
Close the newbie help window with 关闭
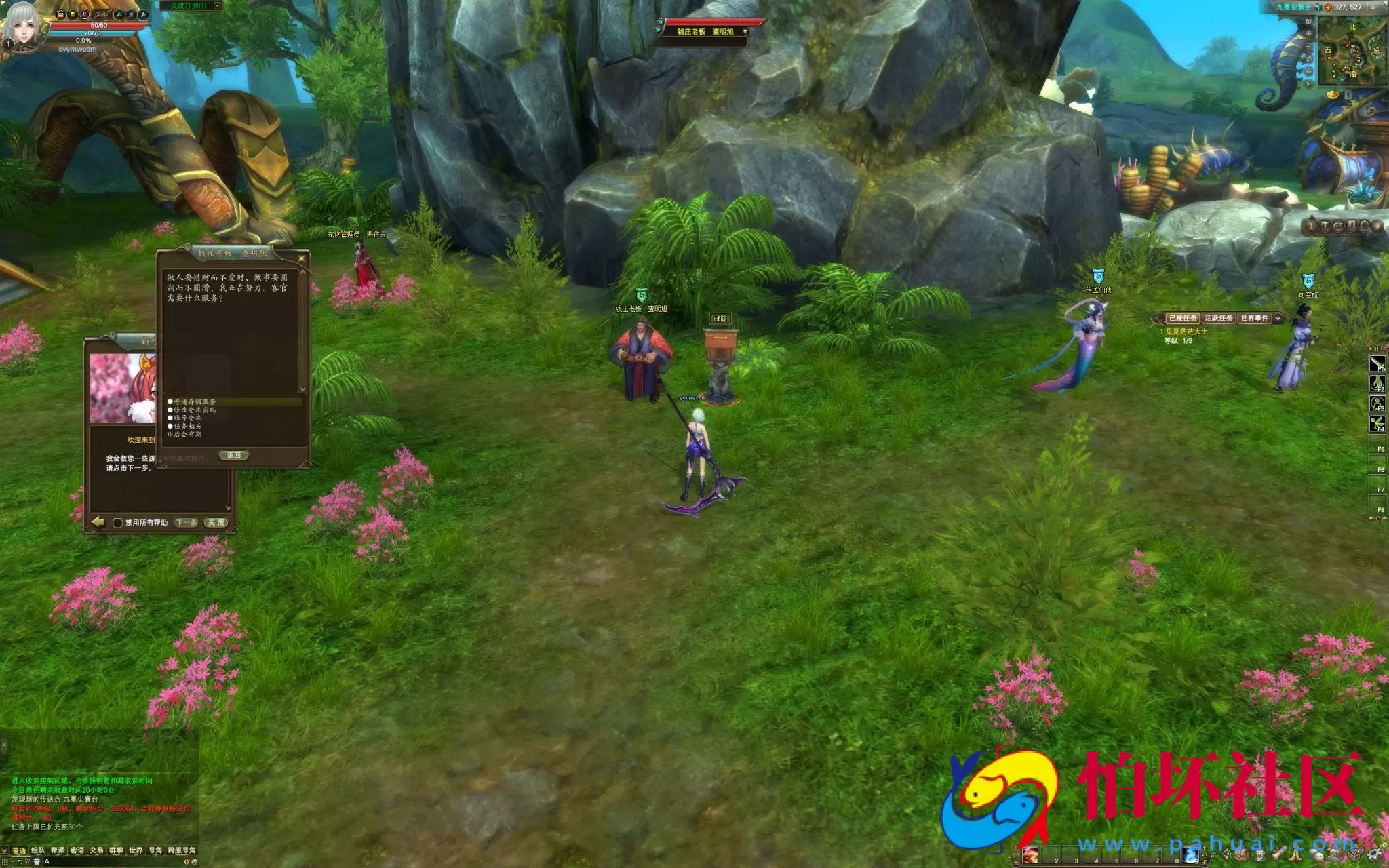(x=216, y=523)
